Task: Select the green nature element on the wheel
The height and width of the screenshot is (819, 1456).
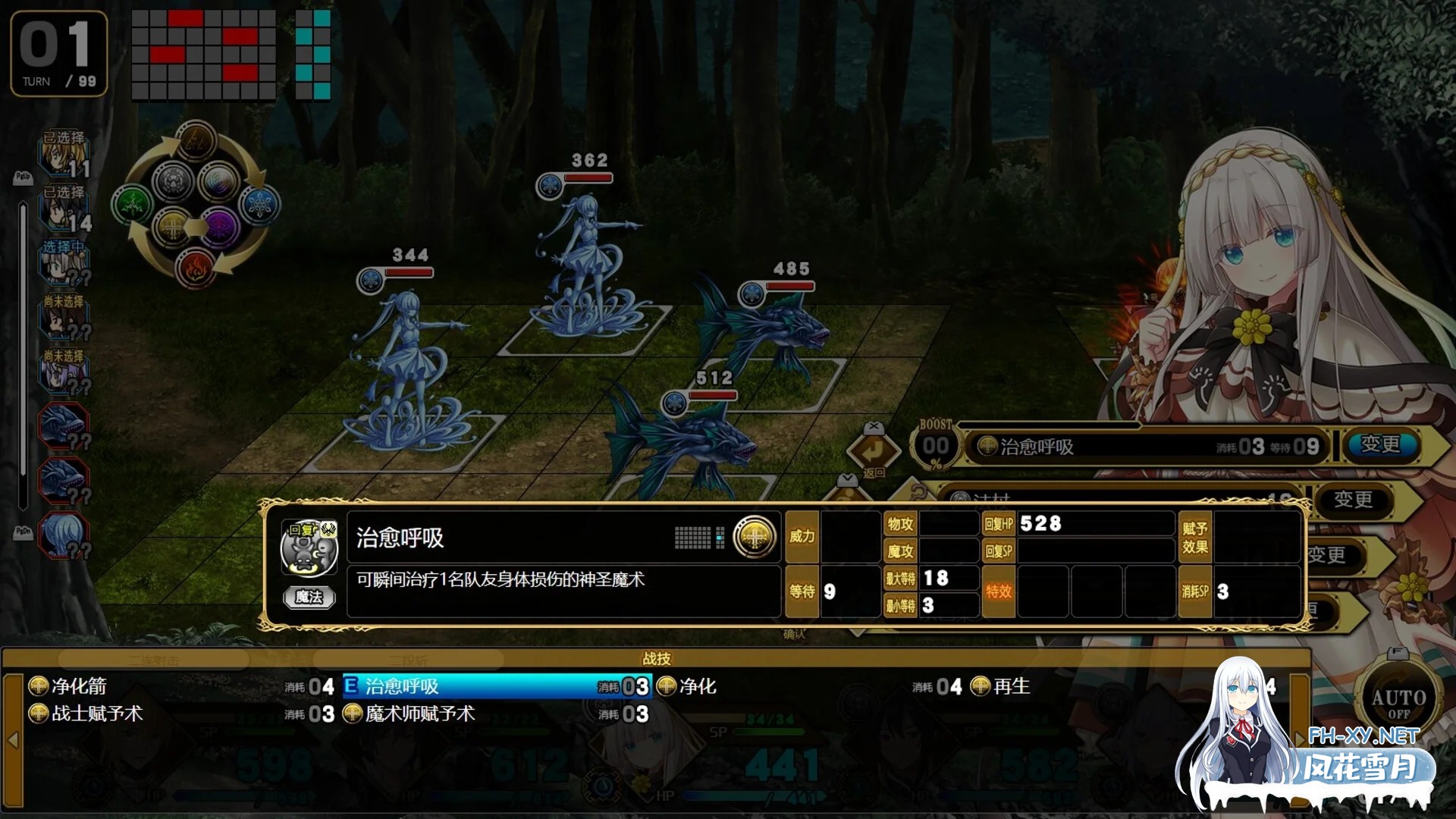Action: coord(129,202)
